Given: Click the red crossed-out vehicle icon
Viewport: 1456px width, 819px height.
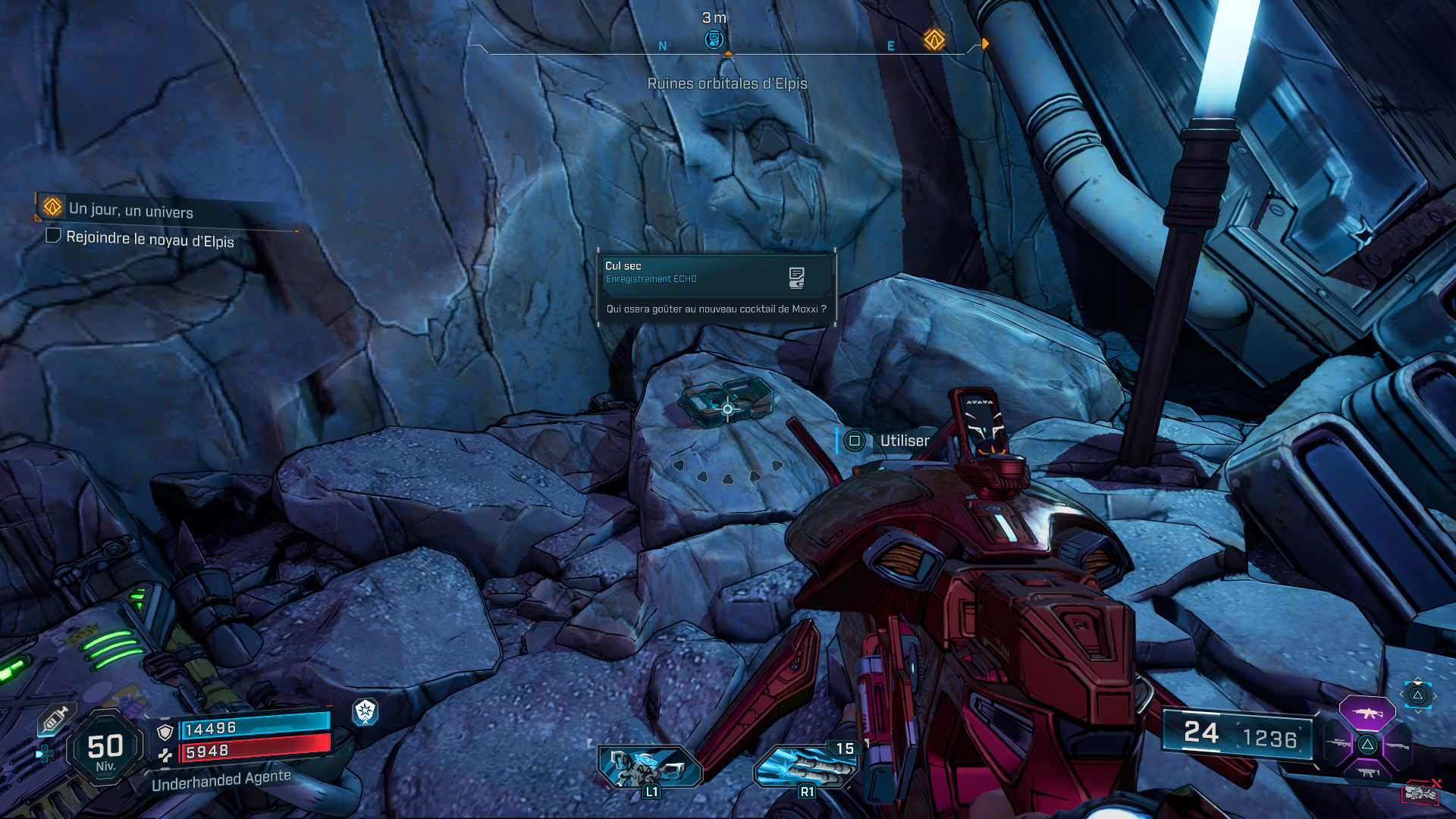Looking at the screenshot, I should point(1420,792).
